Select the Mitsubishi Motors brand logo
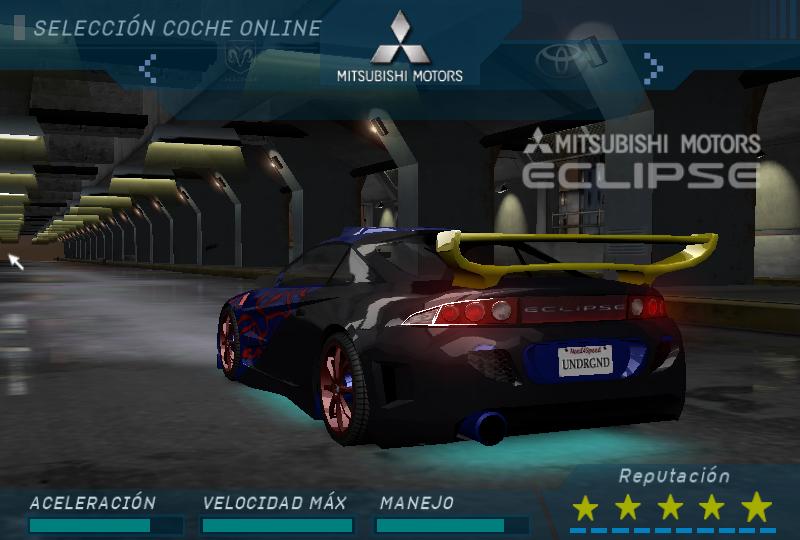This screenshot has height=540, width=800. tap(399, 48)
